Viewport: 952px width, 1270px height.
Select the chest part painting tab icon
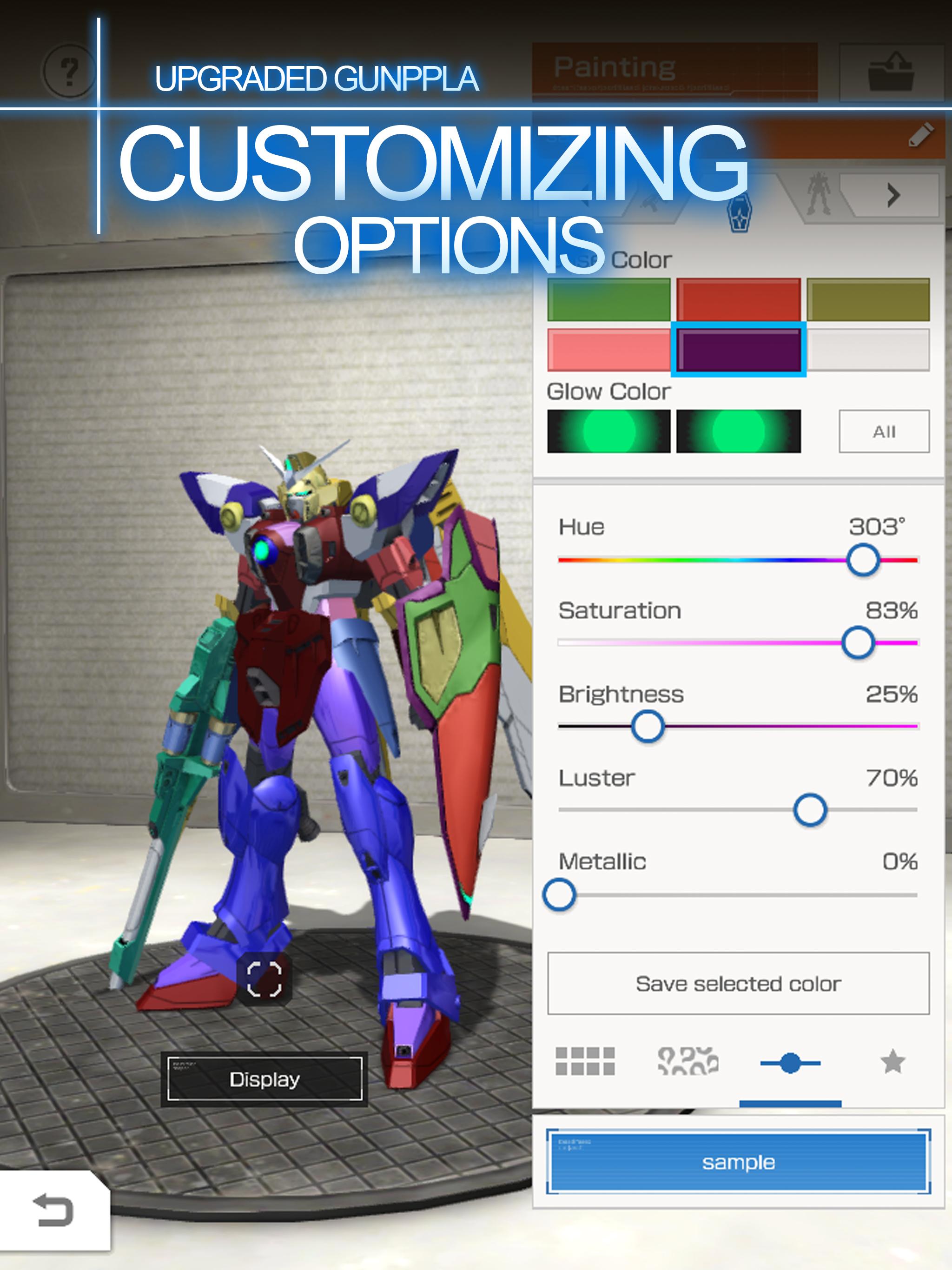tap(740, 211)
